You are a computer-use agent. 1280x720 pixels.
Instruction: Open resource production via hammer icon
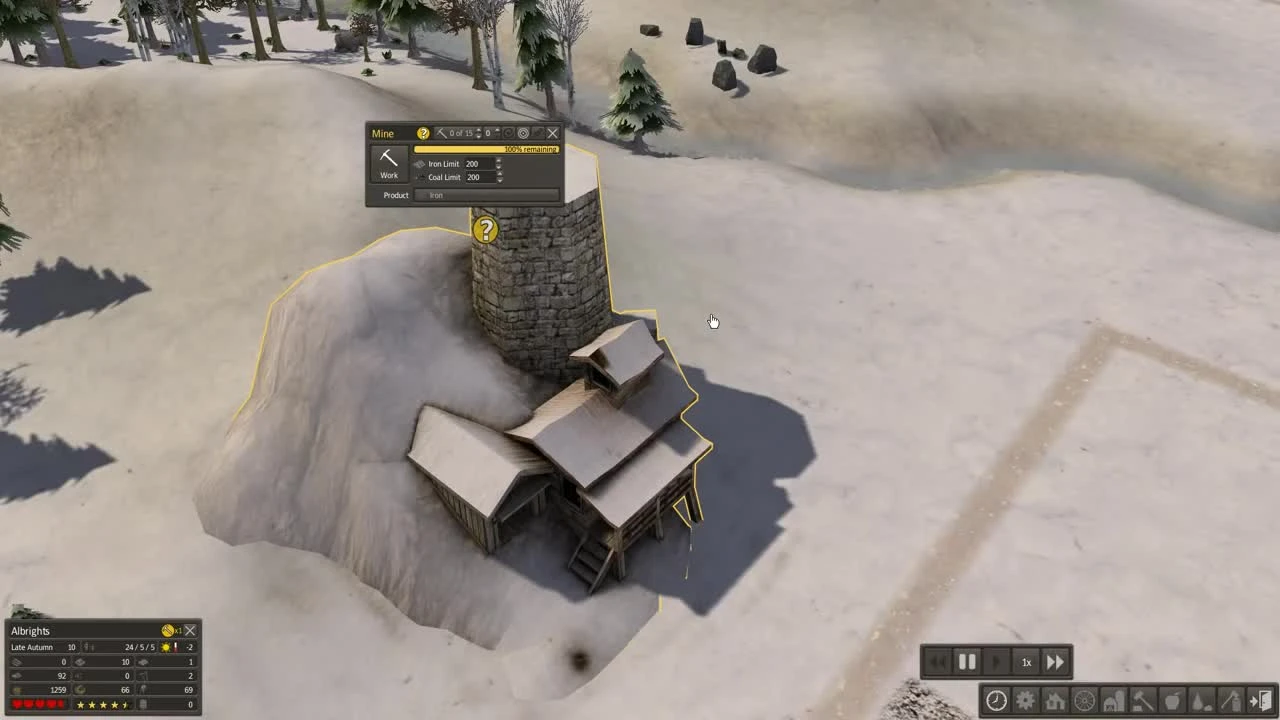point(1143,701)
